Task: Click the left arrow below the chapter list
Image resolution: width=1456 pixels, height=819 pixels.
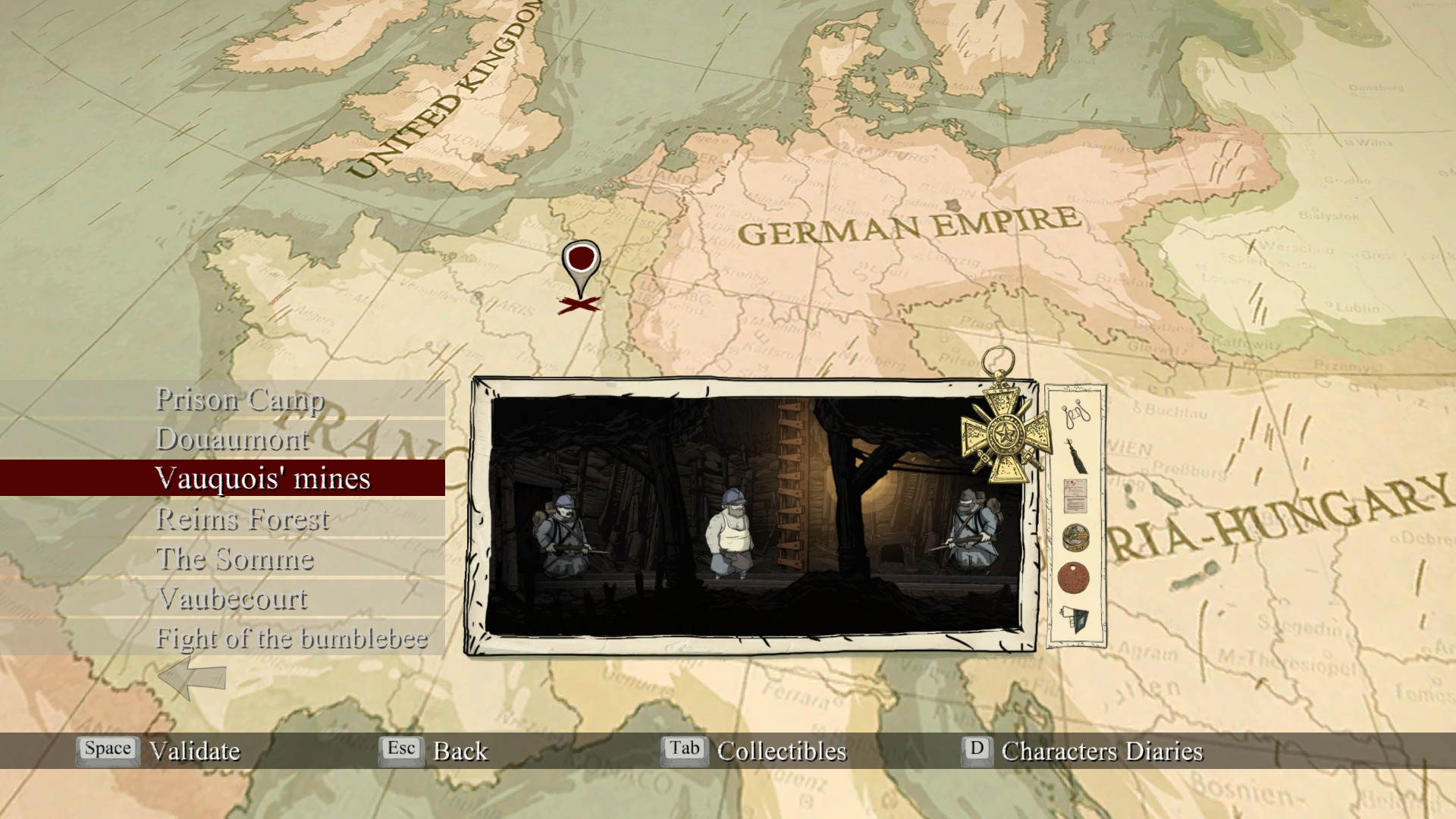Action: coord(192,676)
